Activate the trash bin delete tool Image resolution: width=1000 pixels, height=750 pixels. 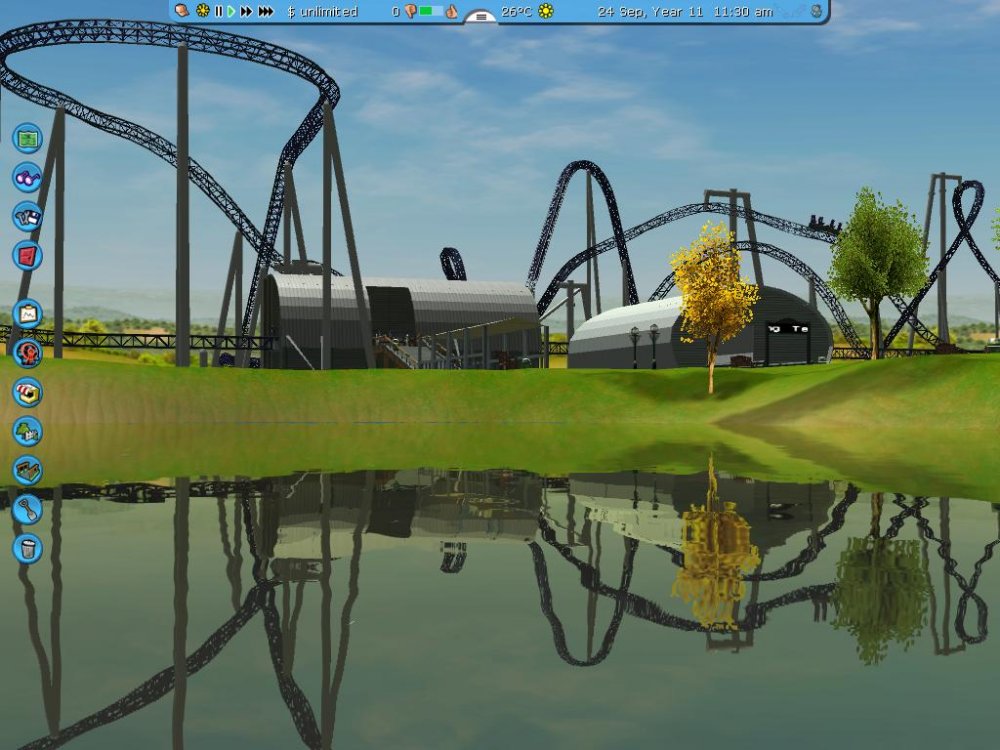[x=27, y=548]
